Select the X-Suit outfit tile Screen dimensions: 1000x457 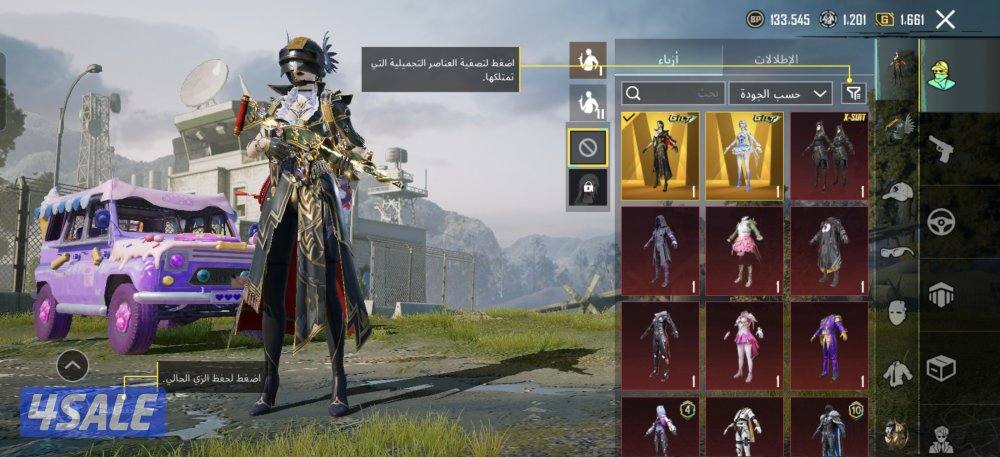829,156
